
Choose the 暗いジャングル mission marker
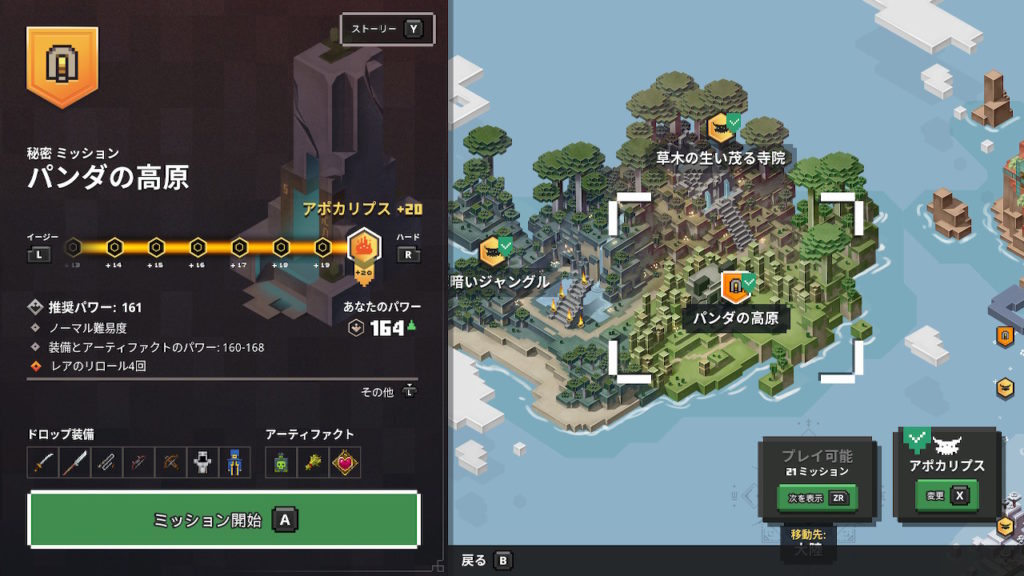(x=491, y=251)
